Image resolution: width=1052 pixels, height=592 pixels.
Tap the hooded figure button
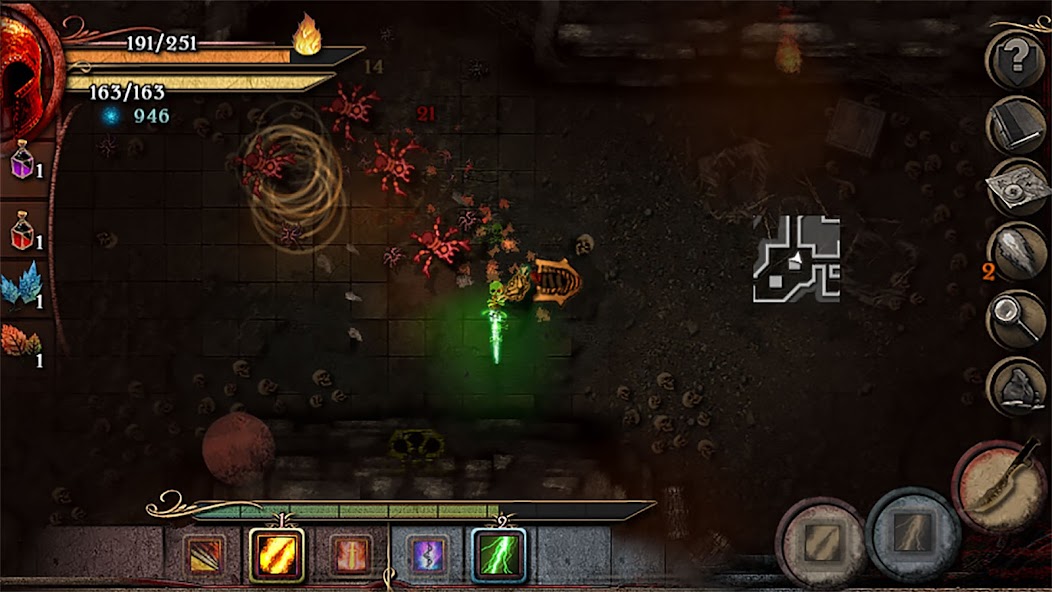1016,385
